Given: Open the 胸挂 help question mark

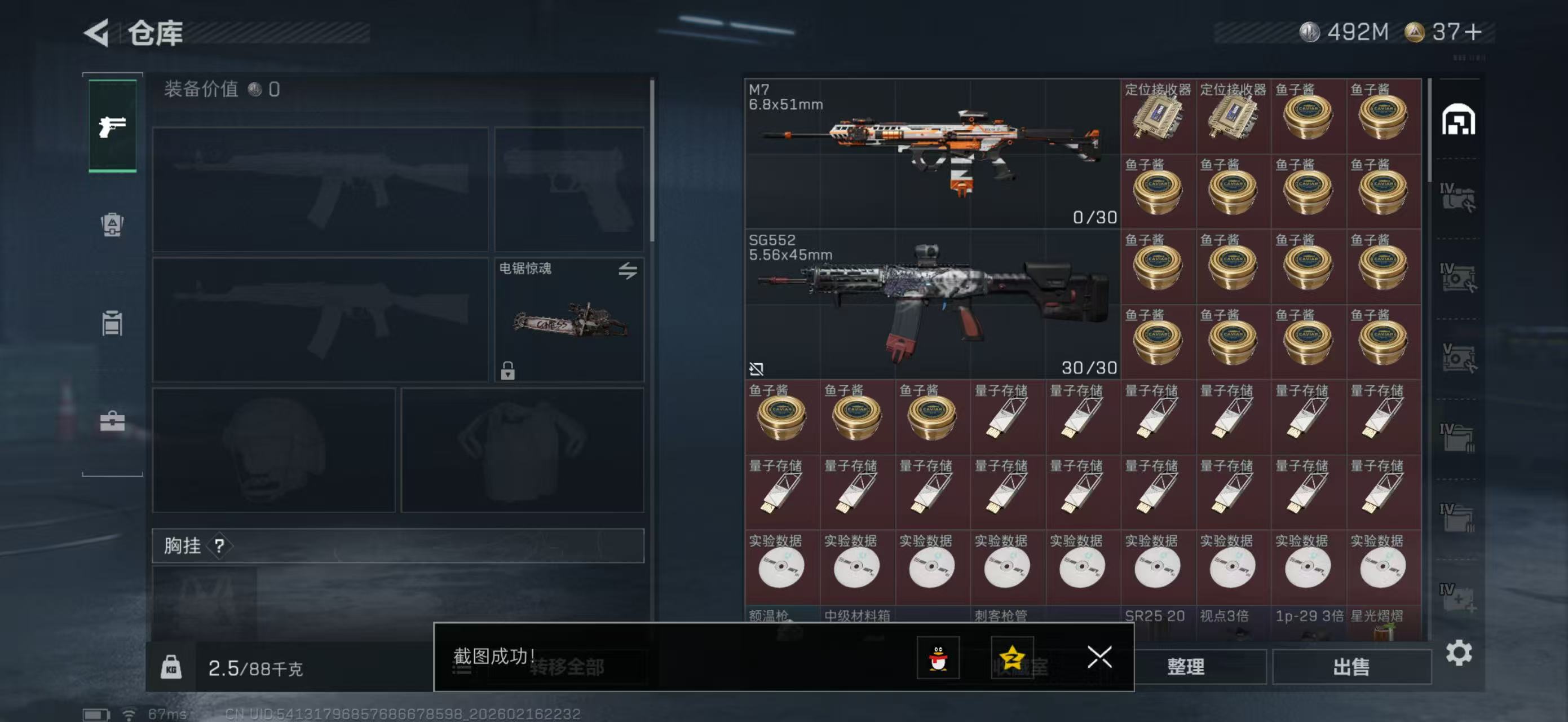Looking at the screenshot, I should [x=219, y=545].
